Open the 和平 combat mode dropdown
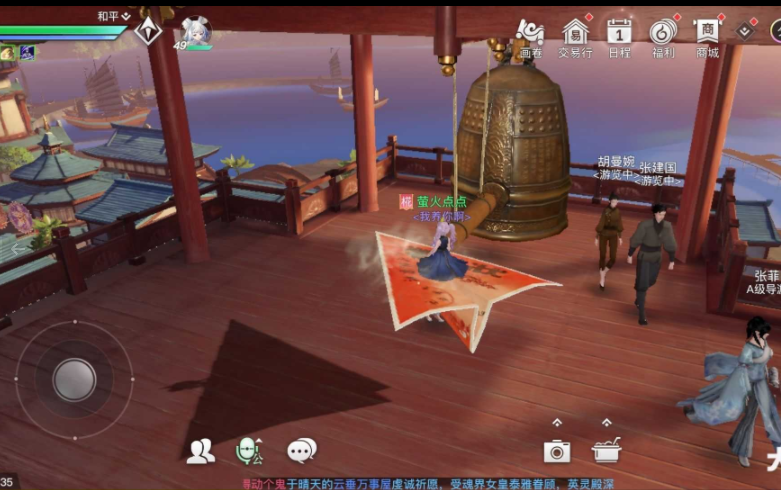This screenshot has height=490, width=781. pyautogui.click(x=114, y=16)
